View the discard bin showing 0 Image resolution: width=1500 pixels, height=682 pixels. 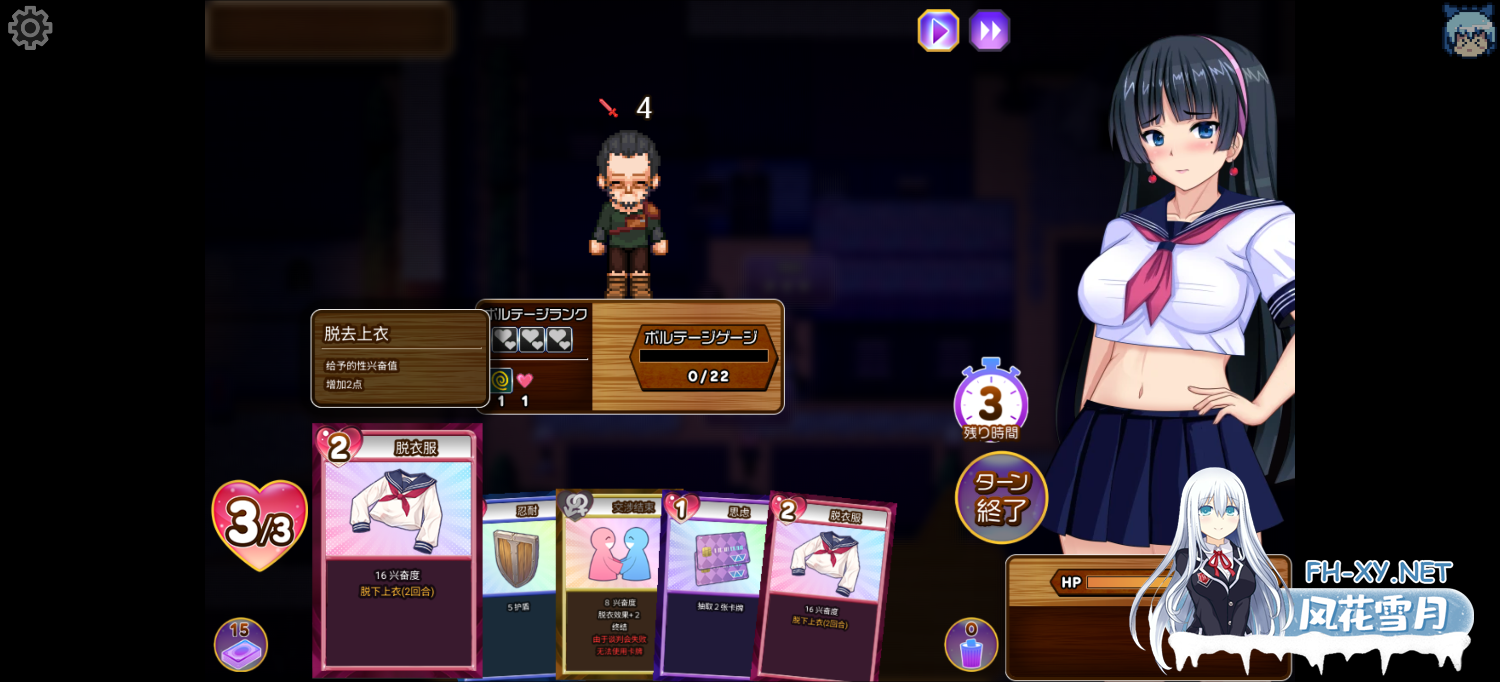tap(971, 645)
